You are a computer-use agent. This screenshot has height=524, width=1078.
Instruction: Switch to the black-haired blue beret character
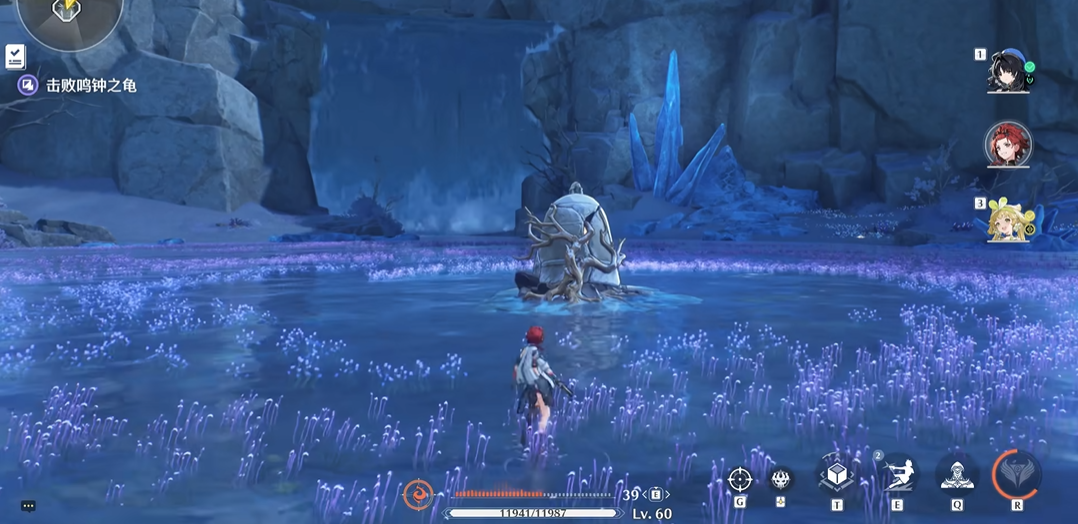tap(1007, 70)
